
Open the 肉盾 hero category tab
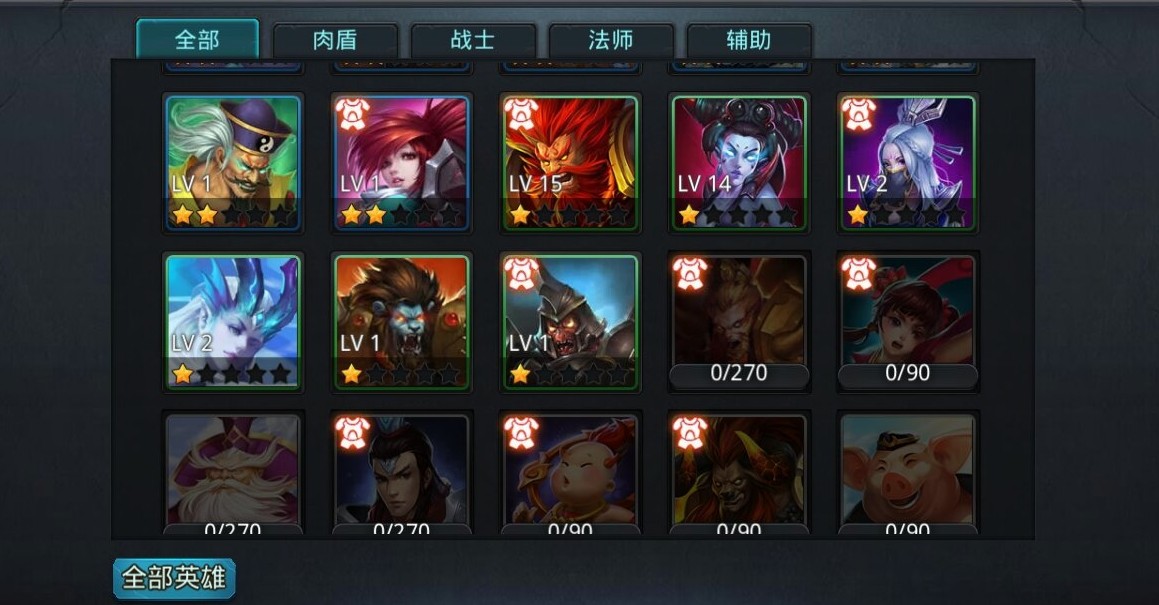[x=335, y=41]
